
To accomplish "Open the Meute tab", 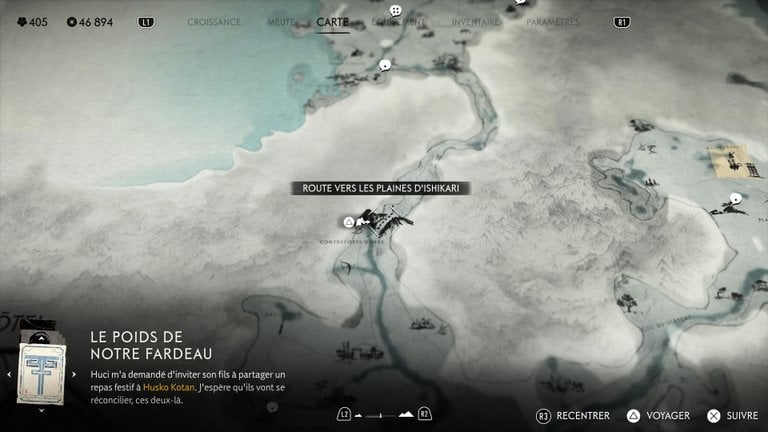I will tap(281, 21).
